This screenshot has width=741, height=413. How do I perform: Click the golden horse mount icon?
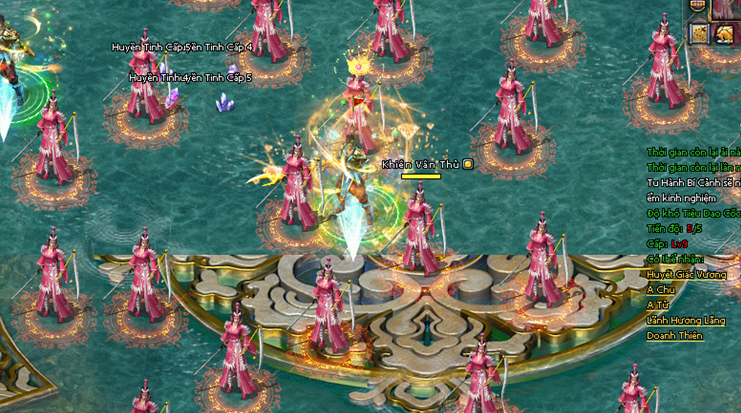pyautogui.click(x=725, y=34)
